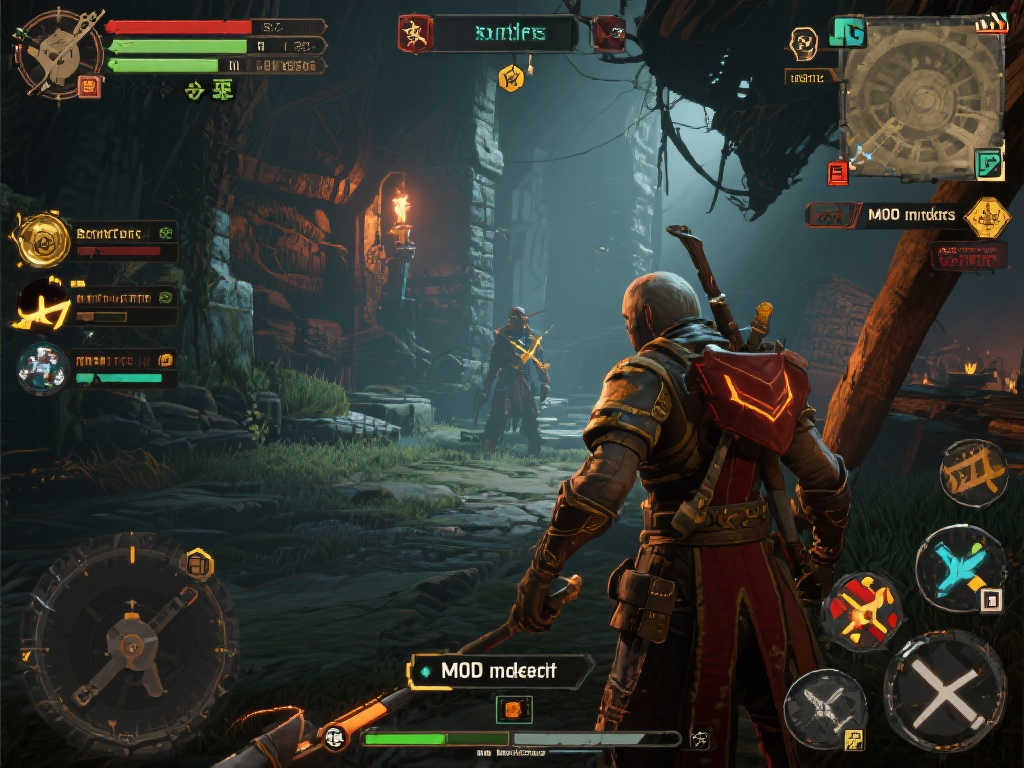Open the circular minimap

[x=922, y=100]
